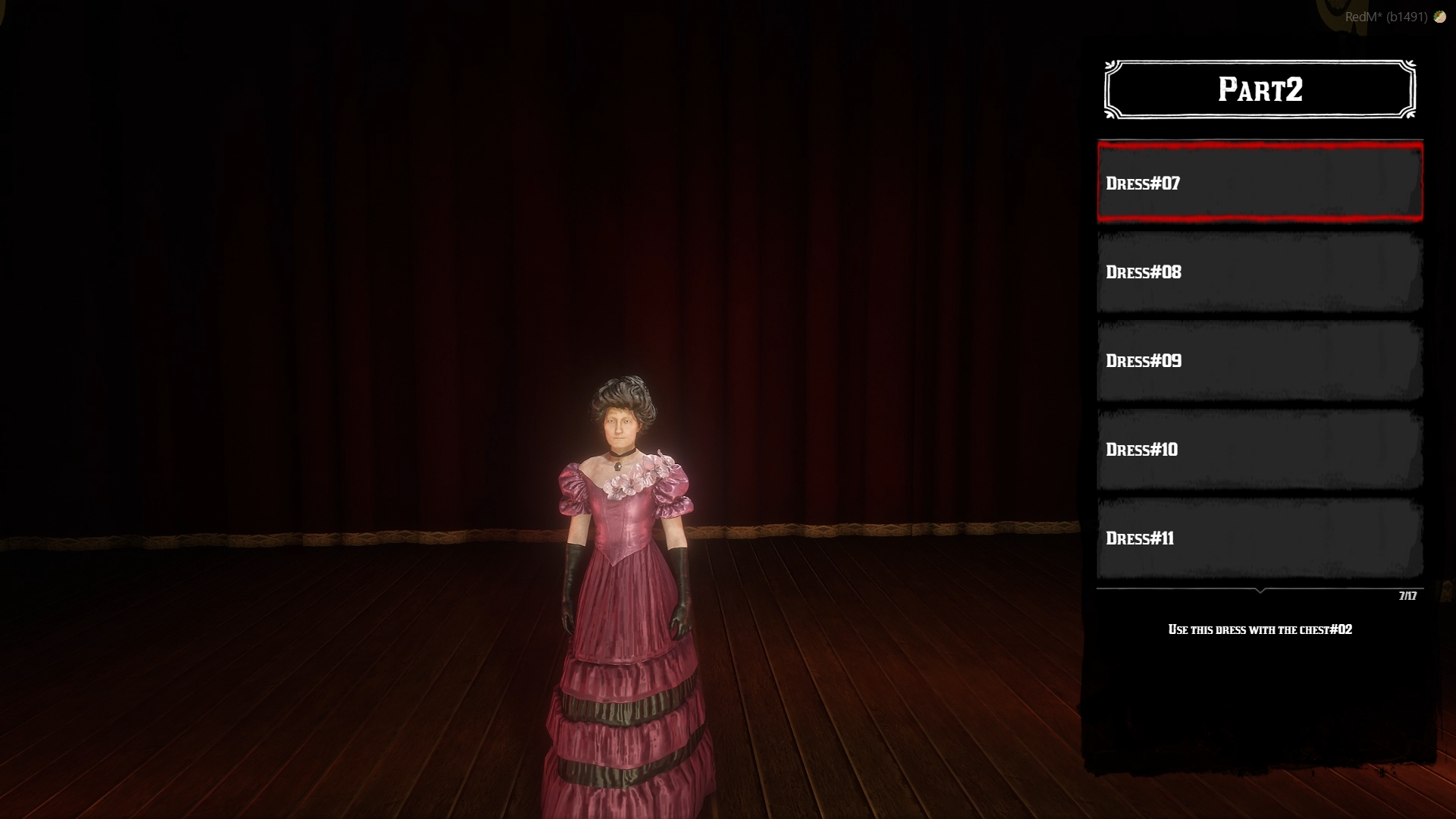Viewport: 1456px width, 819px height.
Task: Switch selection to Dress#09
Action: 1259,361
